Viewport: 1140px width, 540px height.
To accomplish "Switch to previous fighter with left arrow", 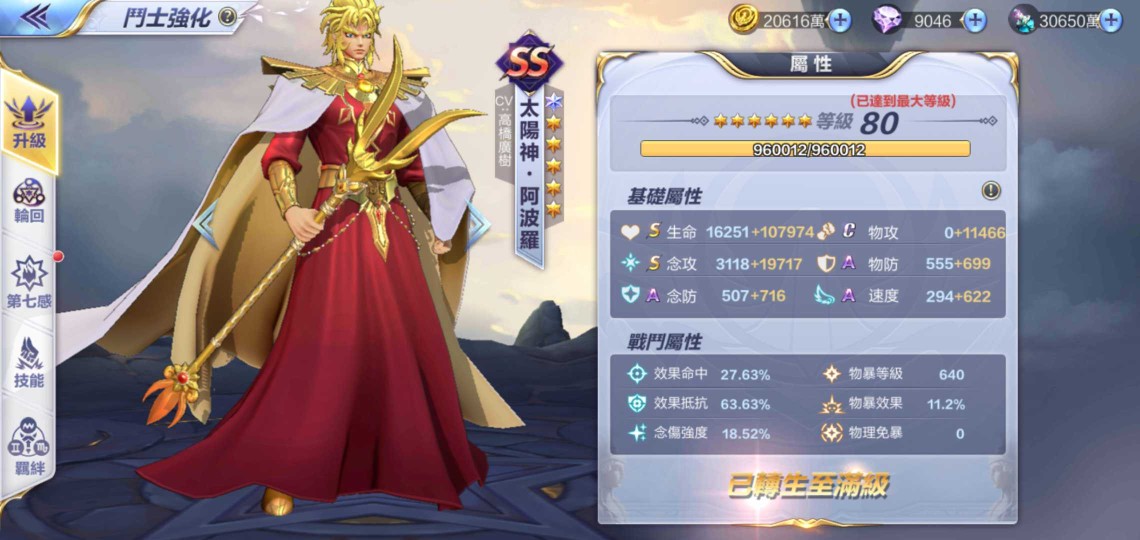I will [x=207, y=225].
